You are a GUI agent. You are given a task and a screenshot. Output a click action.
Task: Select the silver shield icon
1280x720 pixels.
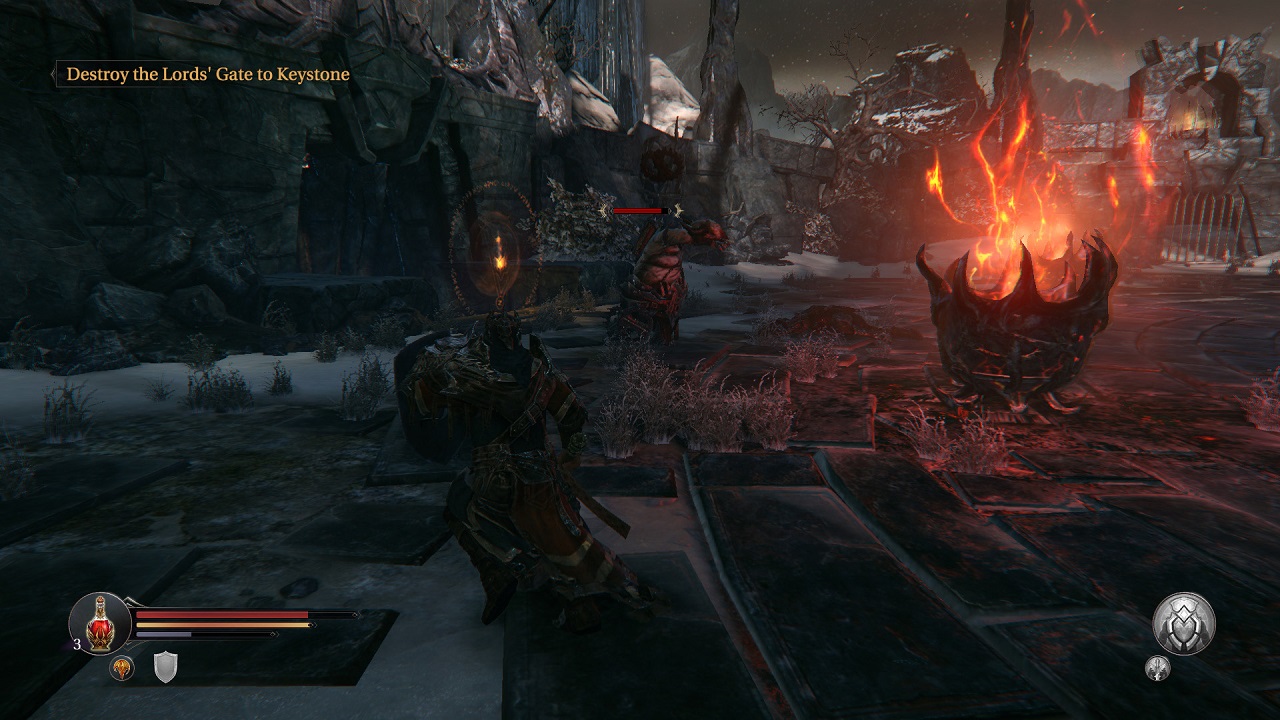[x=165, y=667]
